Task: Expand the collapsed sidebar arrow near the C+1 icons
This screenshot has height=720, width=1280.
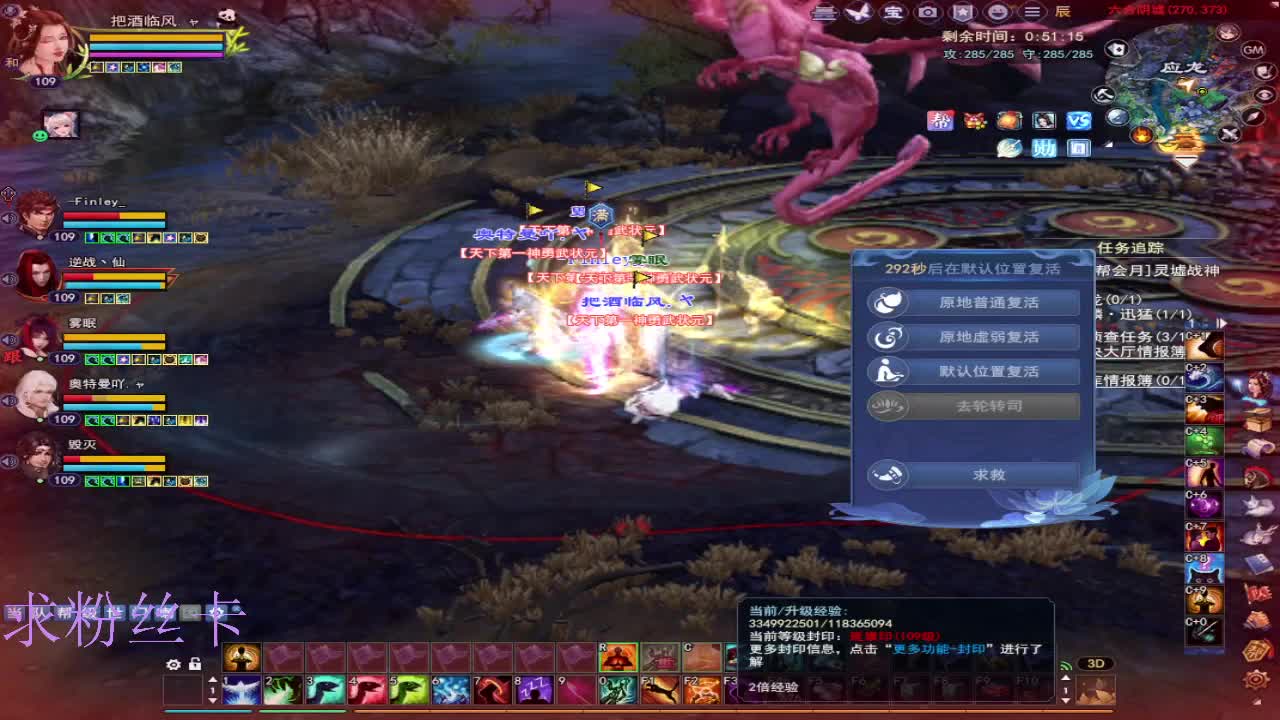Action: click(x=1222, y=323)
